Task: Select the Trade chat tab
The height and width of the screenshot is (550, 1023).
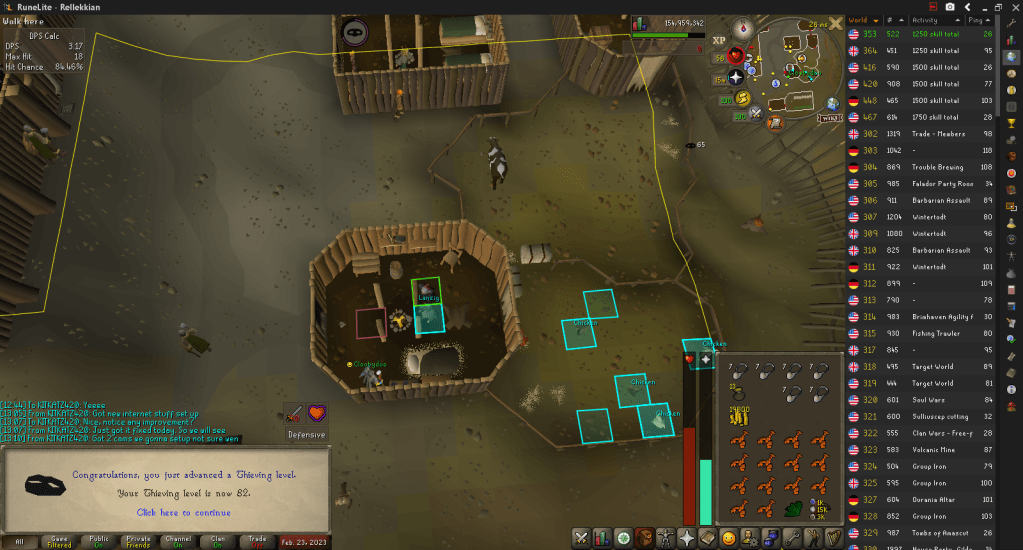Action: 257,541
